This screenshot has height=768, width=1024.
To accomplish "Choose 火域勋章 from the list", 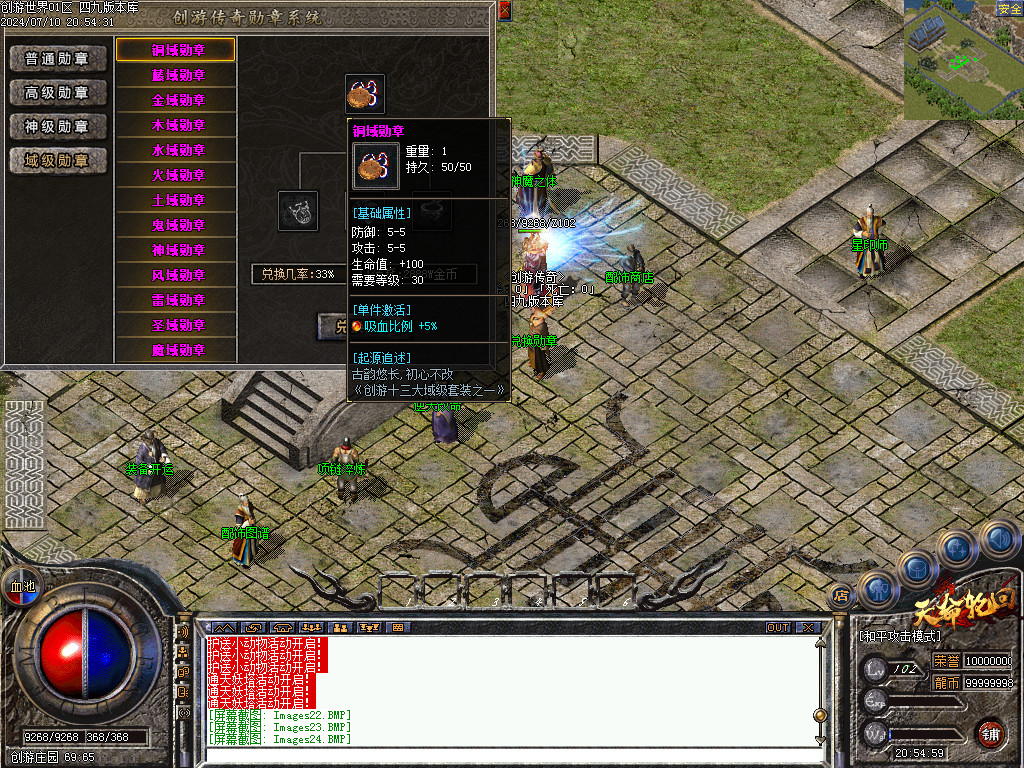I will [x=177, y=175].
